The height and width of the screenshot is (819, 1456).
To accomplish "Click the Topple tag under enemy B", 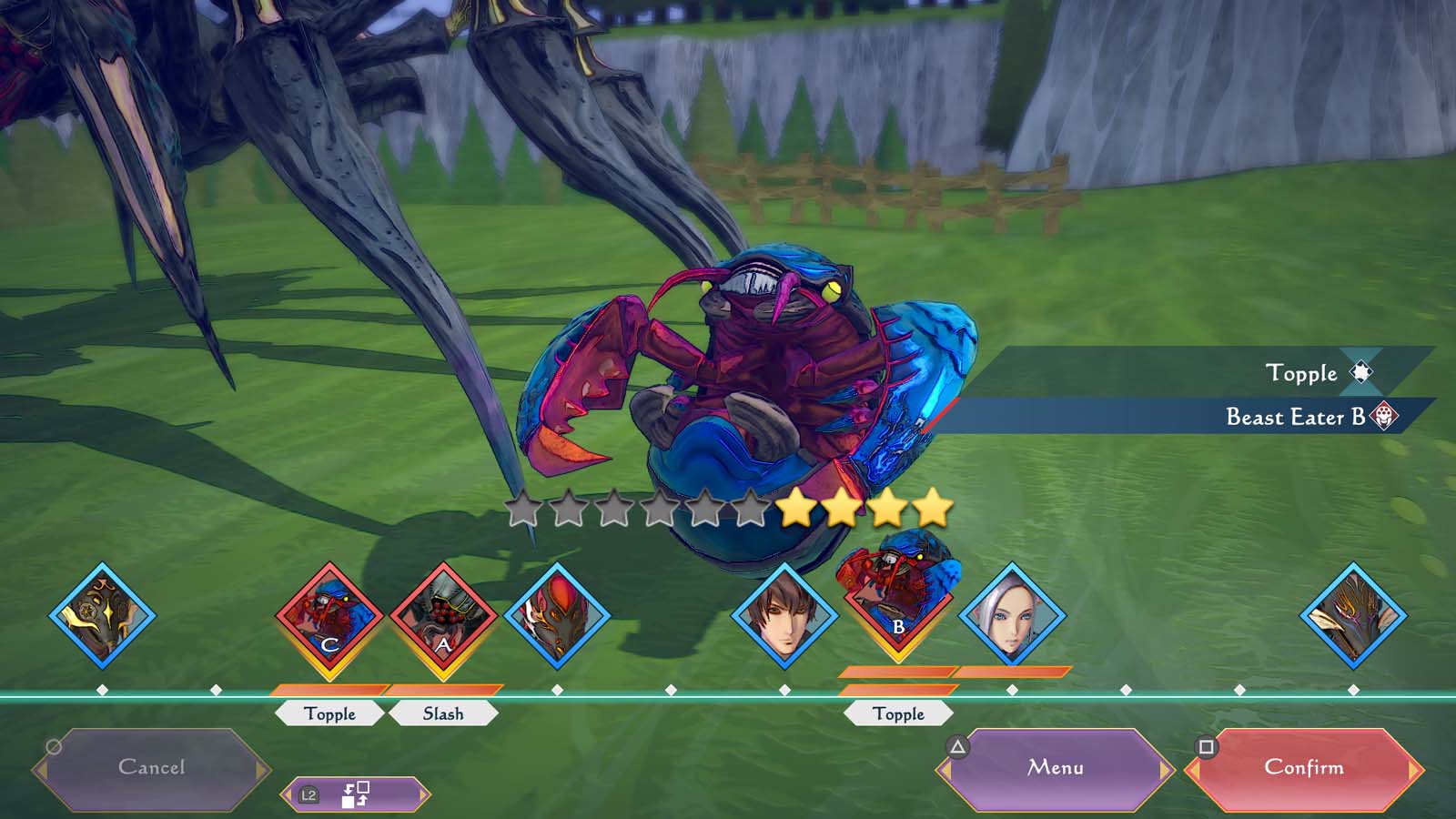I will tap(898, 713).
